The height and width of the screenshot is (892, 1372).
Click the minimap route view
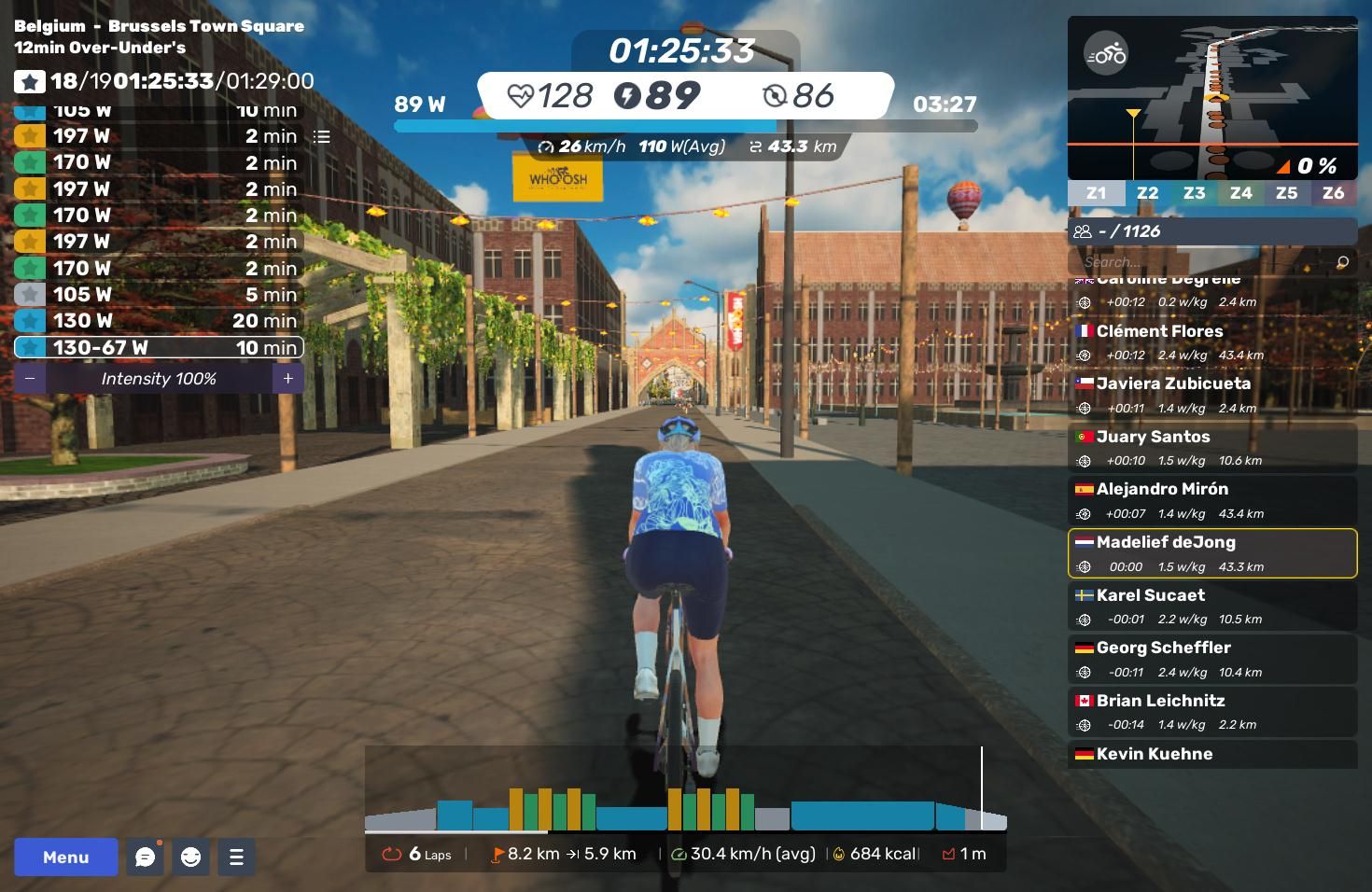pyautogui.click(x=1211, y=98)
